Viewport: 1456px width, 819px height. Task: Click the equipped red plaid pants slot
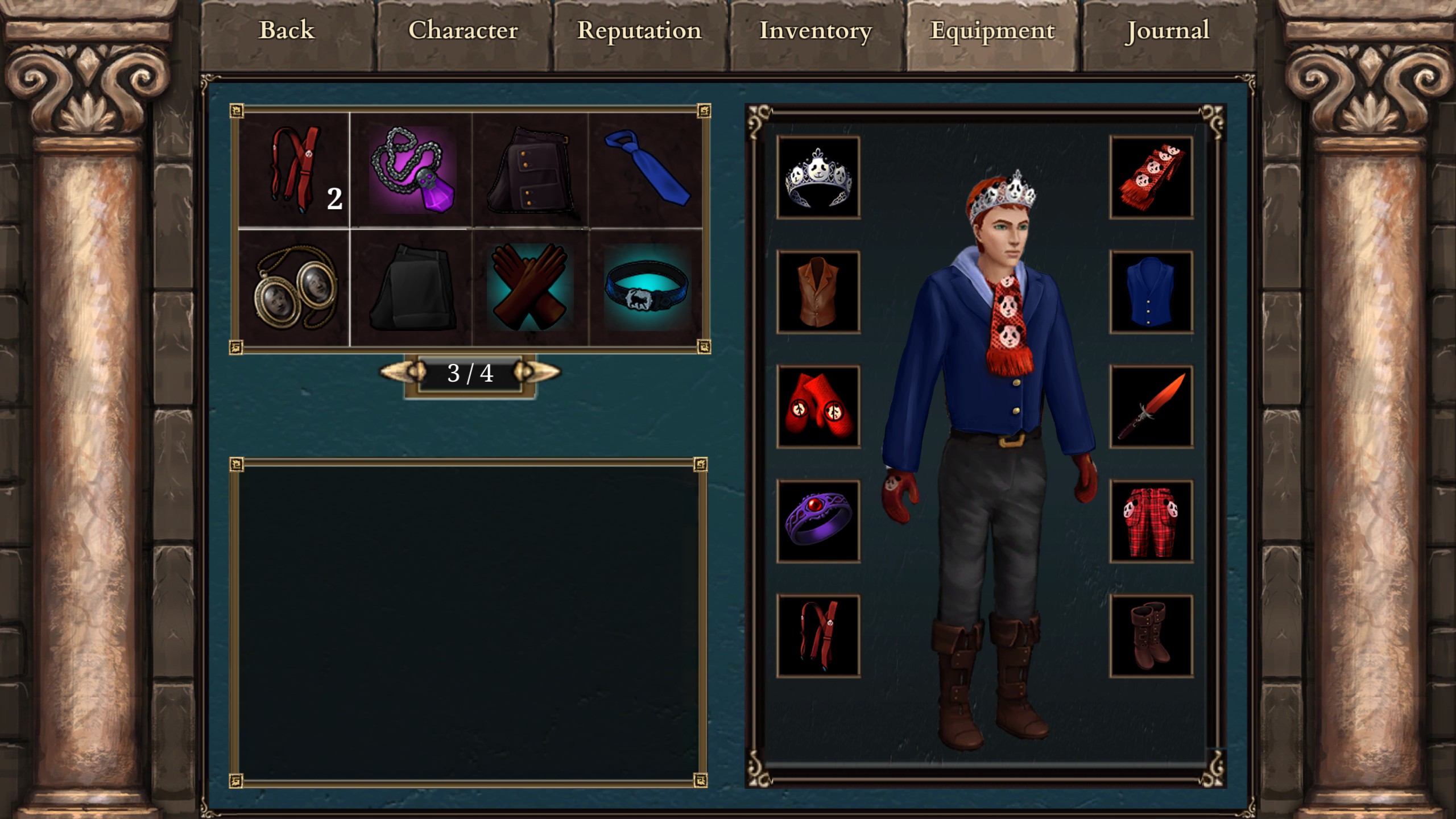[1151, 521]
